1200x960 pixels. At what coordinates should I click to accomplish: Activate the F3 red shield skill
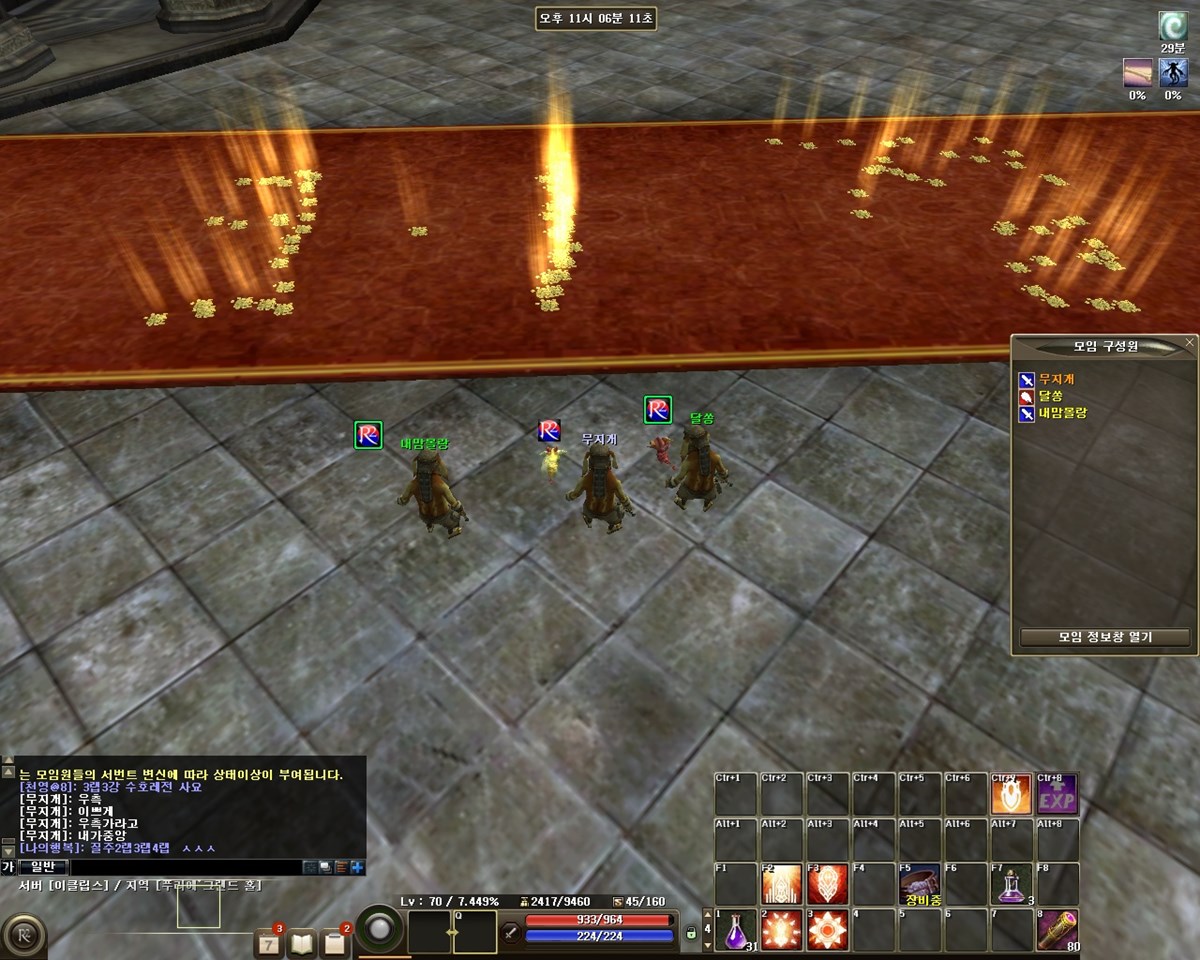(827, 885)
